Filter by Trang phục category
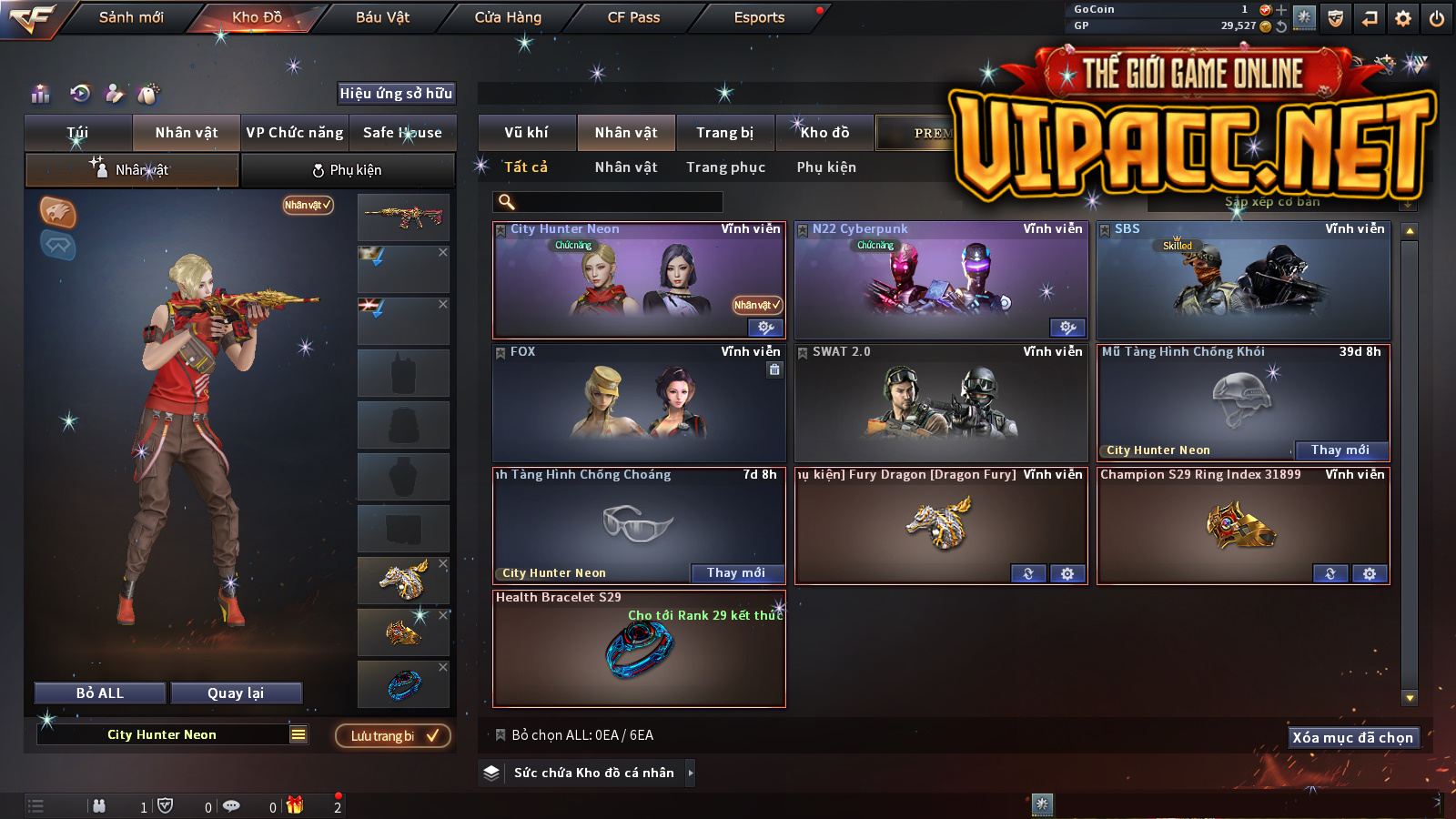 coord(725,167)
